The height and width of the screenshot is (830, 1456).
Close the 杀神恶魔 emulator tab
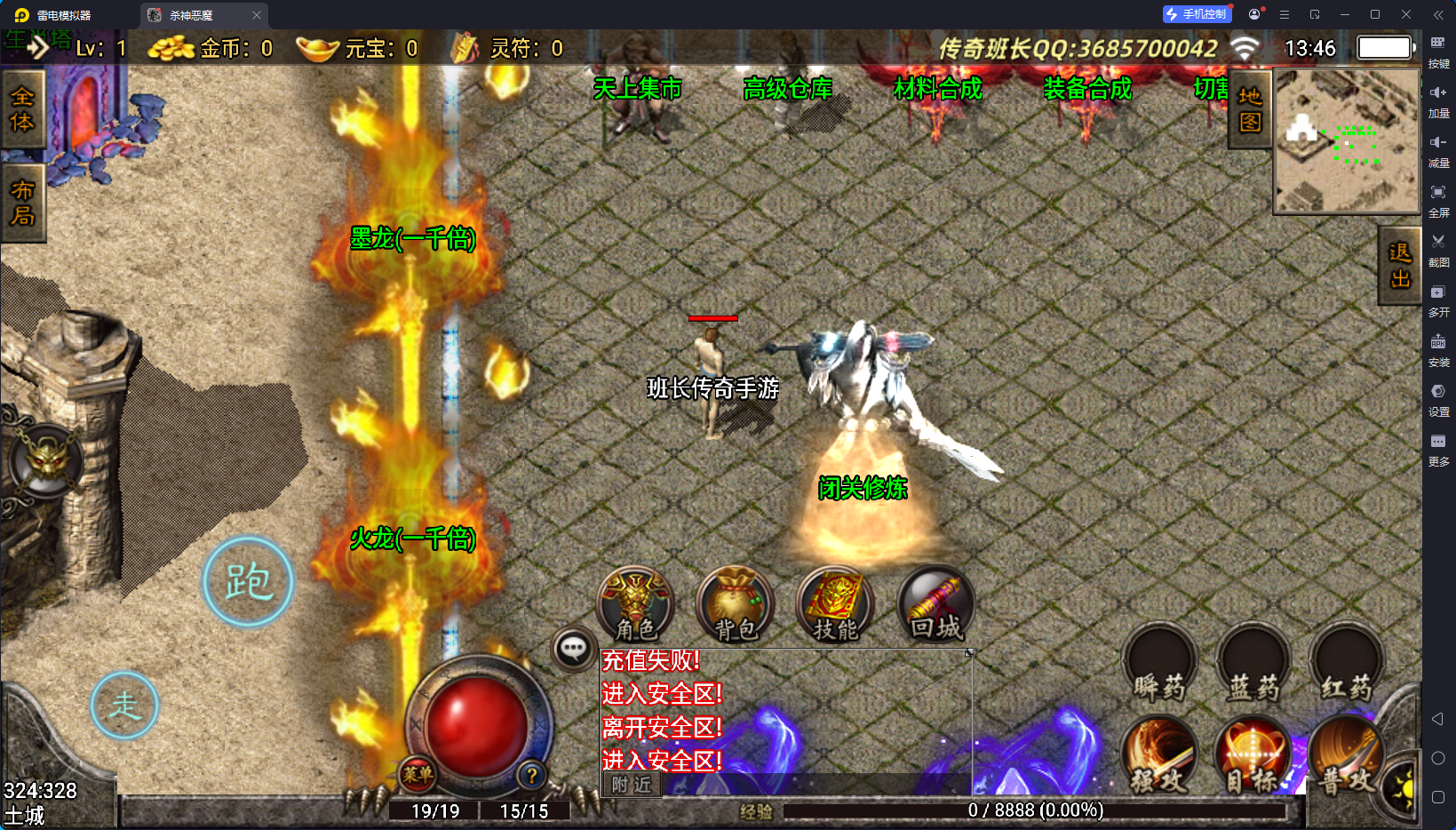(x=257, y=15)
